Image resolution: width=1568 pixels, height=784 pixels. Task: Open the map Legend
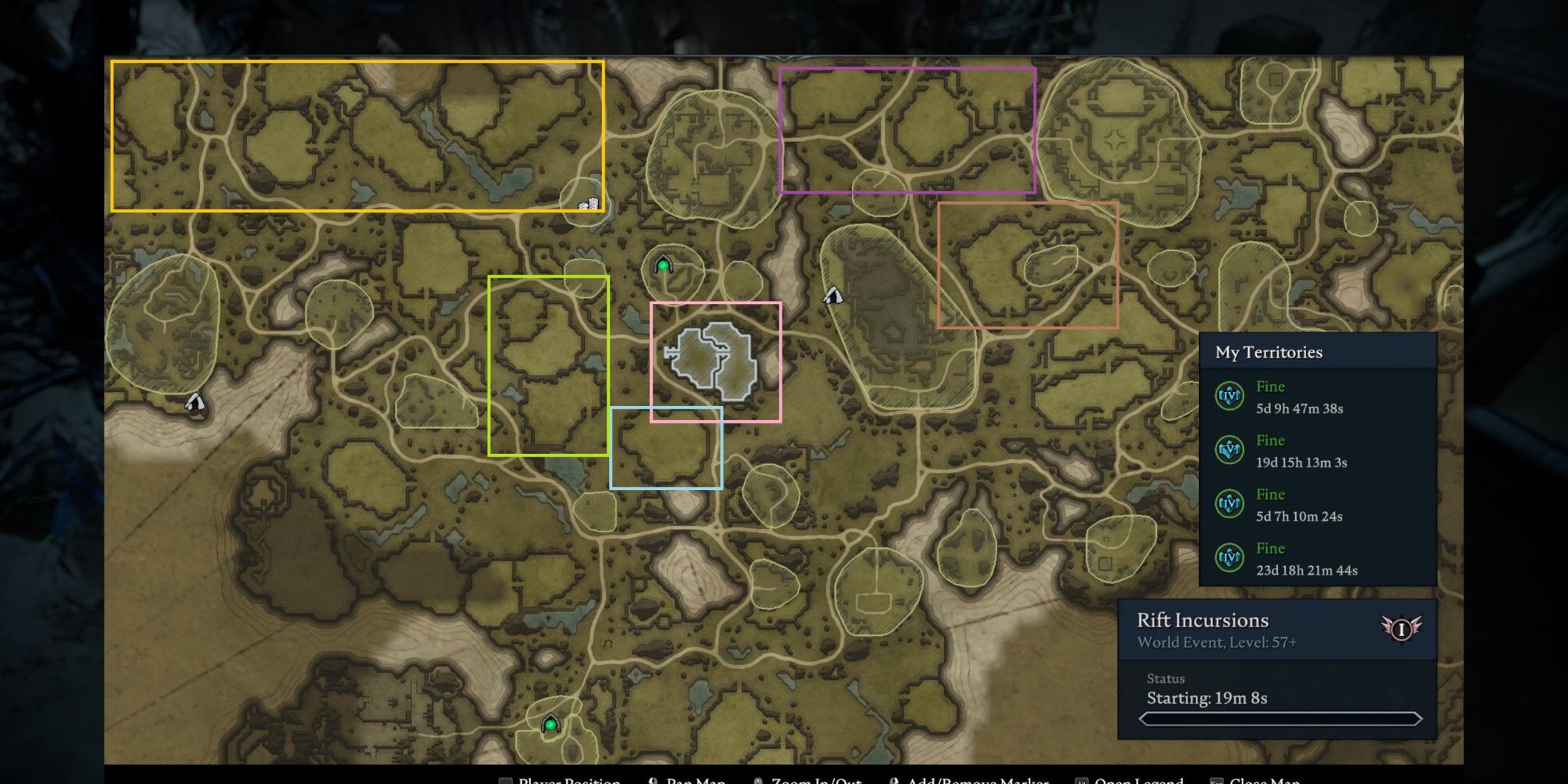point(1083,780)
